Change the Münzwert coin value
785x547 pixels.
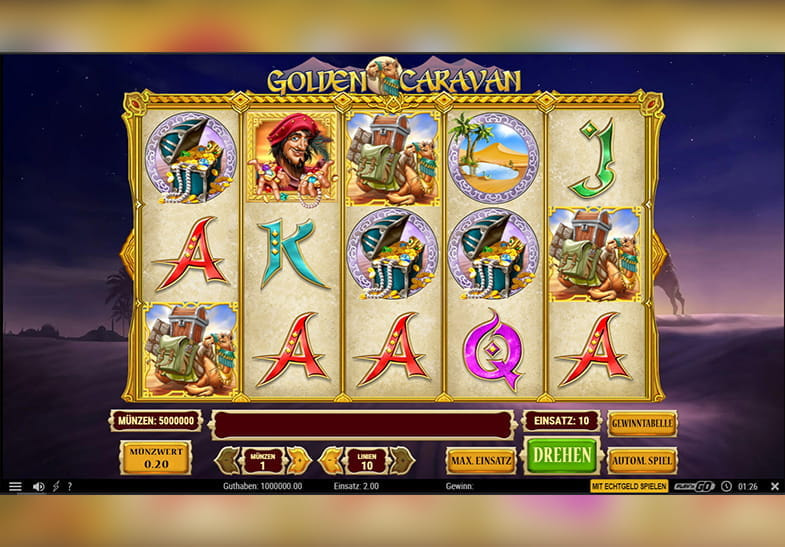pos(155,459)
